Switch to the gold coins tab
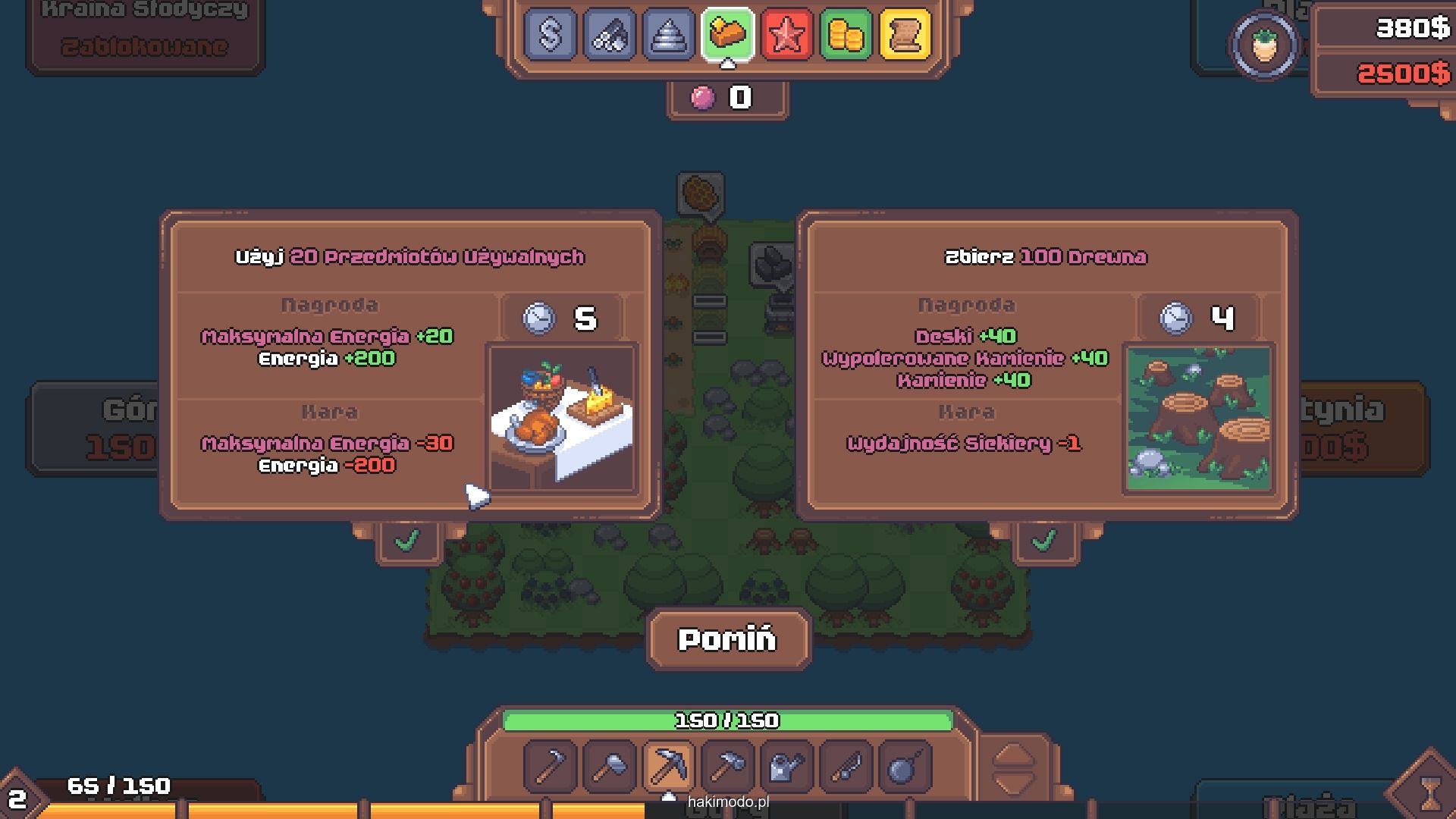 tap(846, 34)
